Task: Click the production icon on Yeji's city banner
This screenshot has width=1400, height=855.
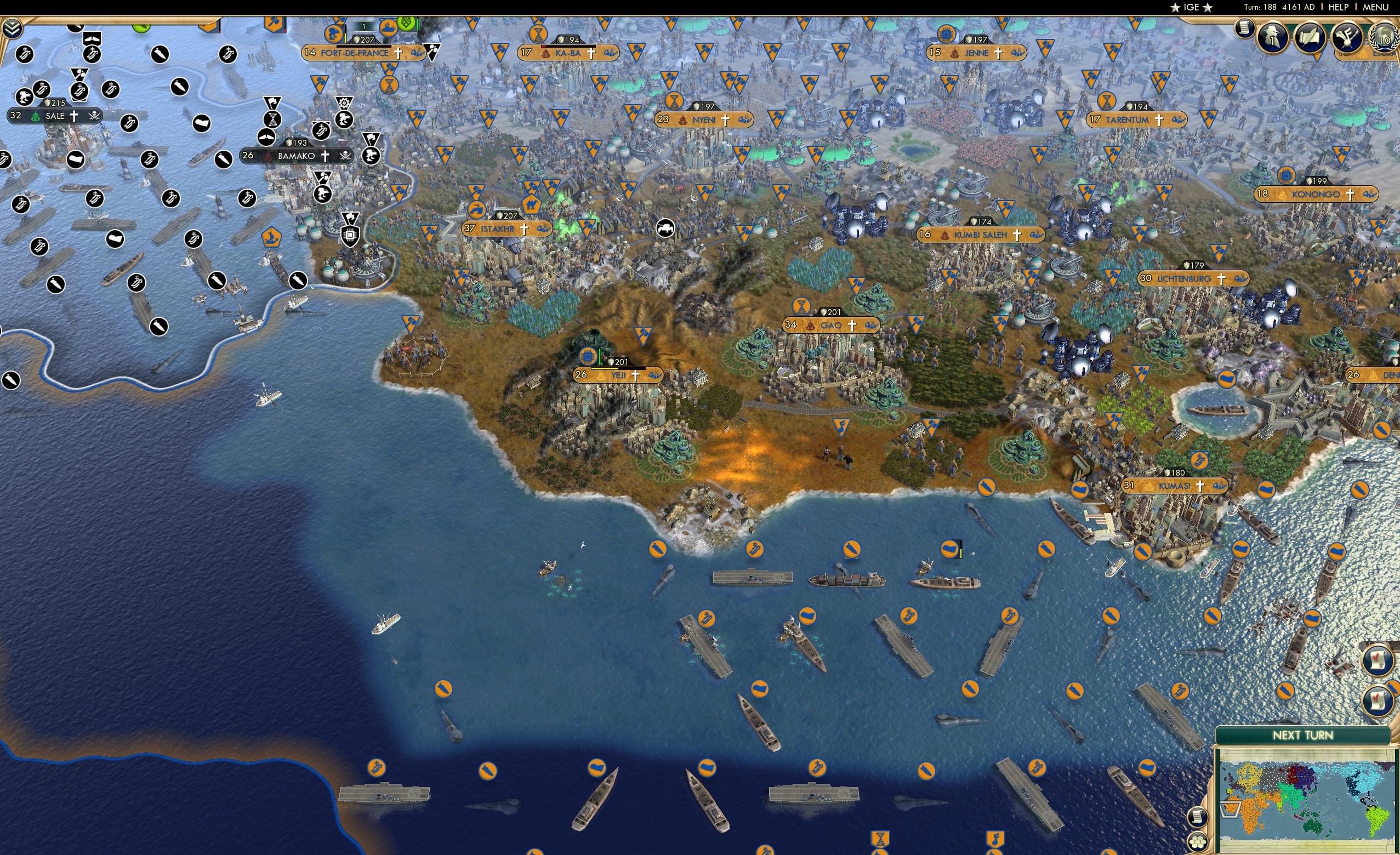Action: [588, 357]
